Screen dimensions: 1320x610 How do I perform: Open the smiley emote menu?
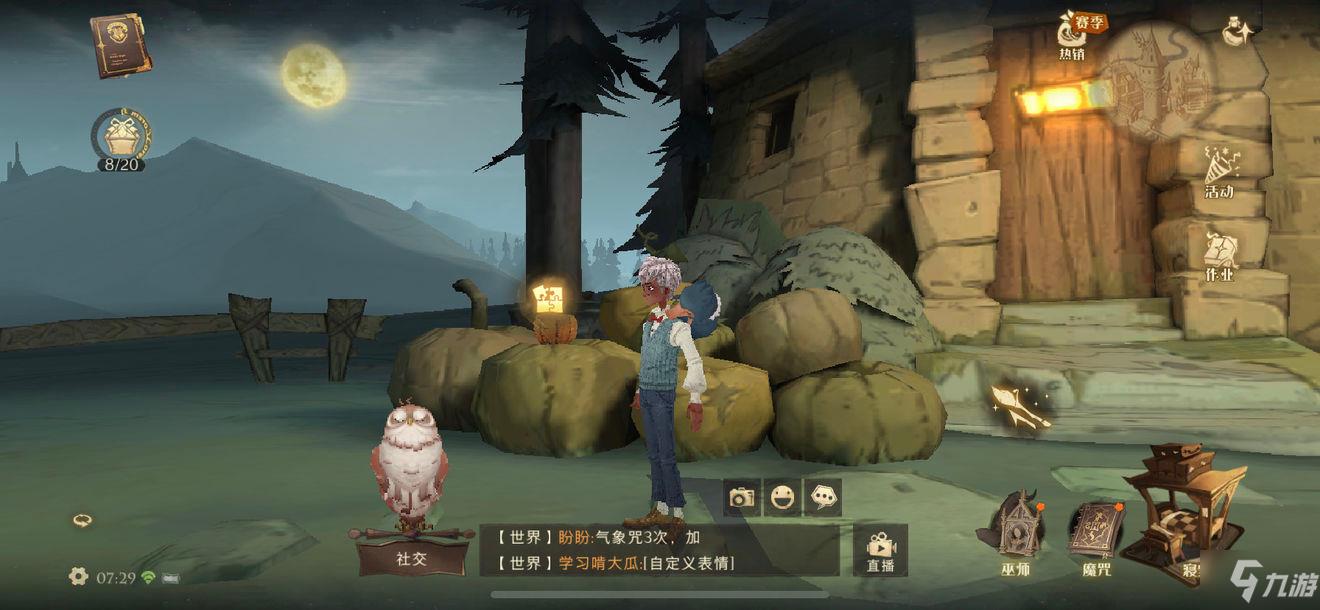(x=783, y=497)
